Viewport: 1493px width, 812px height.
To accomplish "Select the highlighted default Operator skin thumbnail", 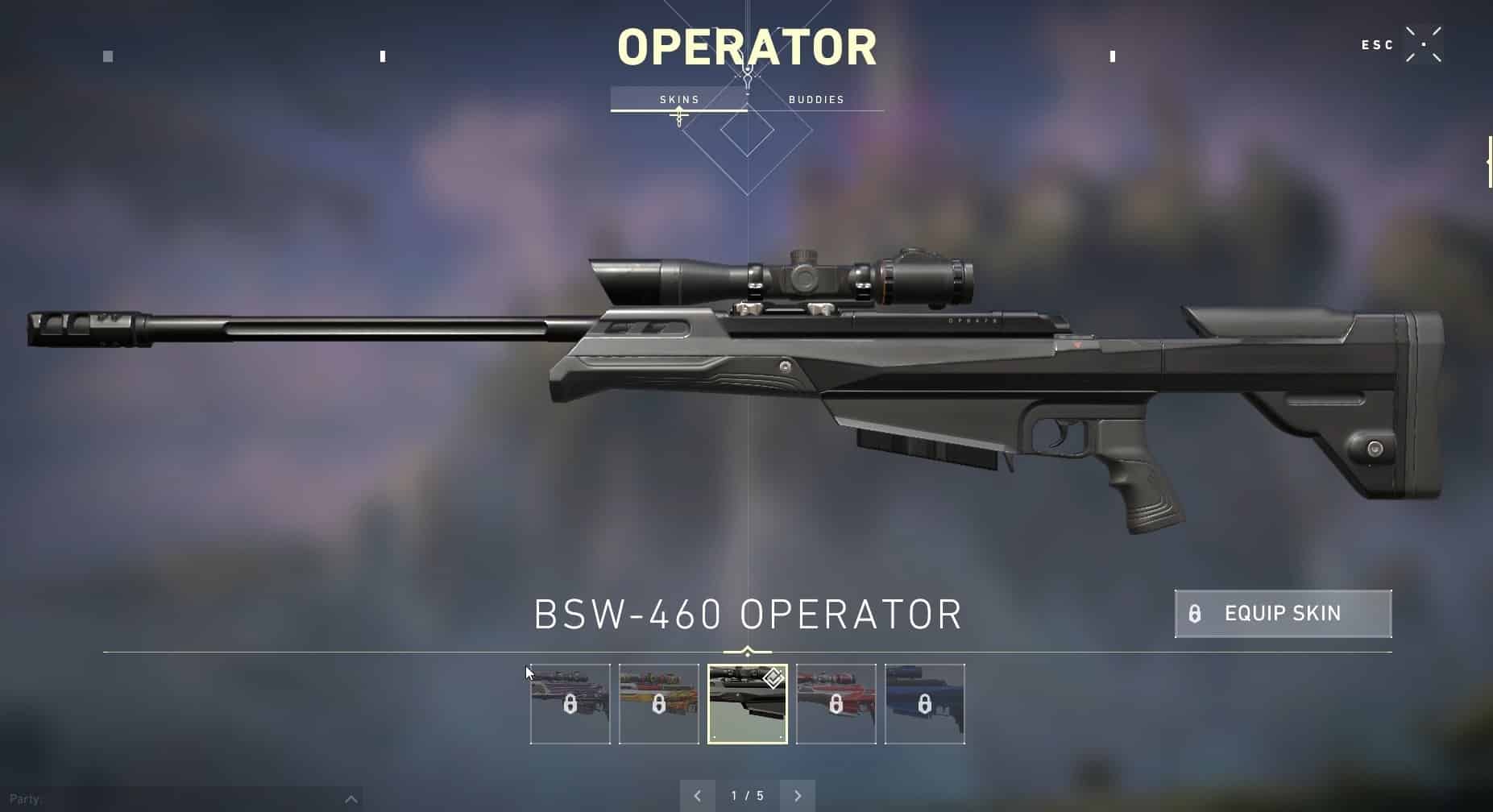I will 748,702.
